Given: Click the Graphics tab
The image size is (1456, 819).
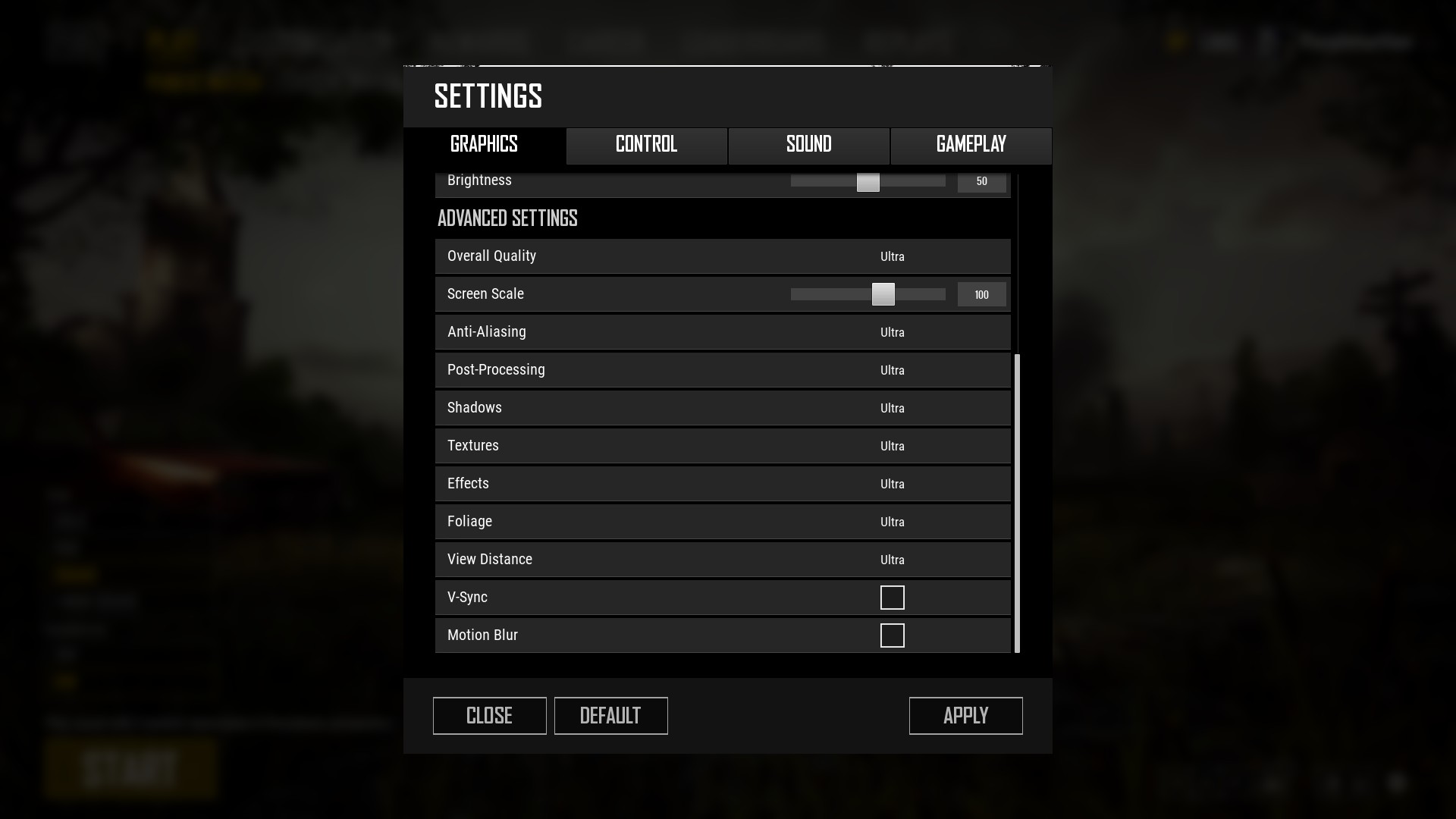Looking at the screenshot, I should click(484, 145).
